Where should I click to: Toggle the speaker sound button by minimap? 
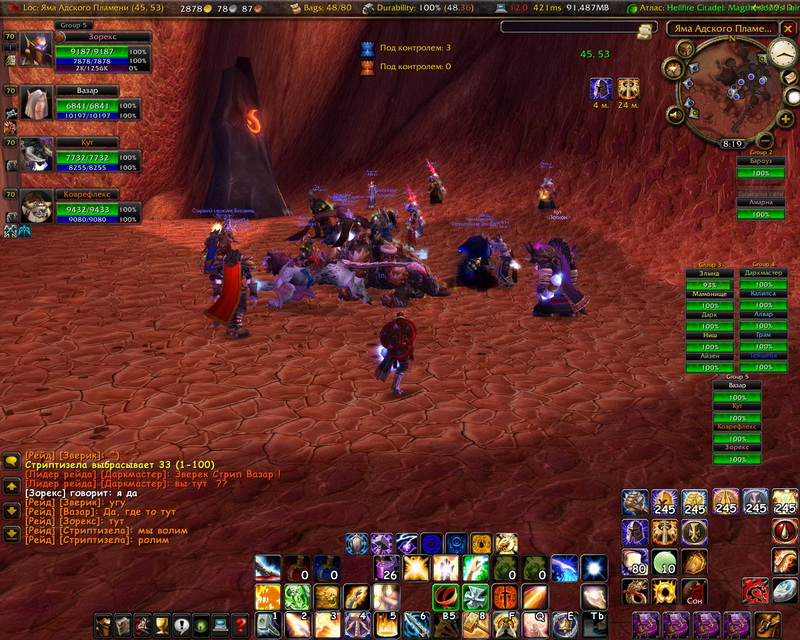(675, 116)
